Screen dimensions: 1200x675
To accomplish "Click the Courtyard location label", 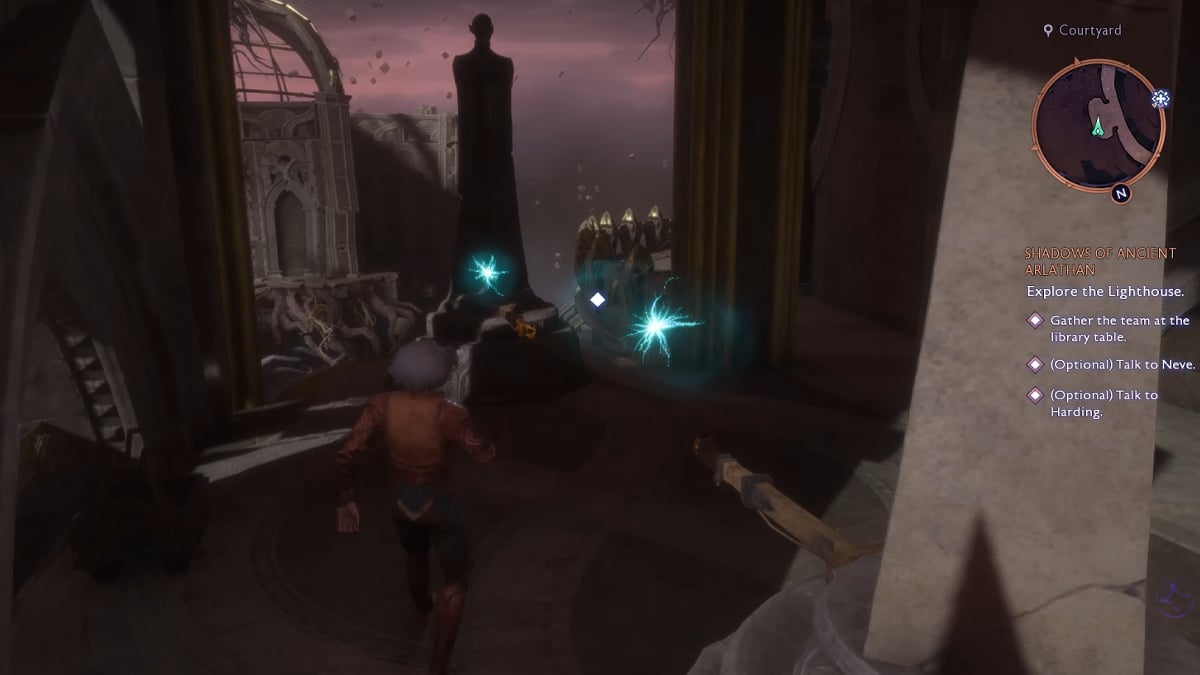I will tap(1089, 31).
